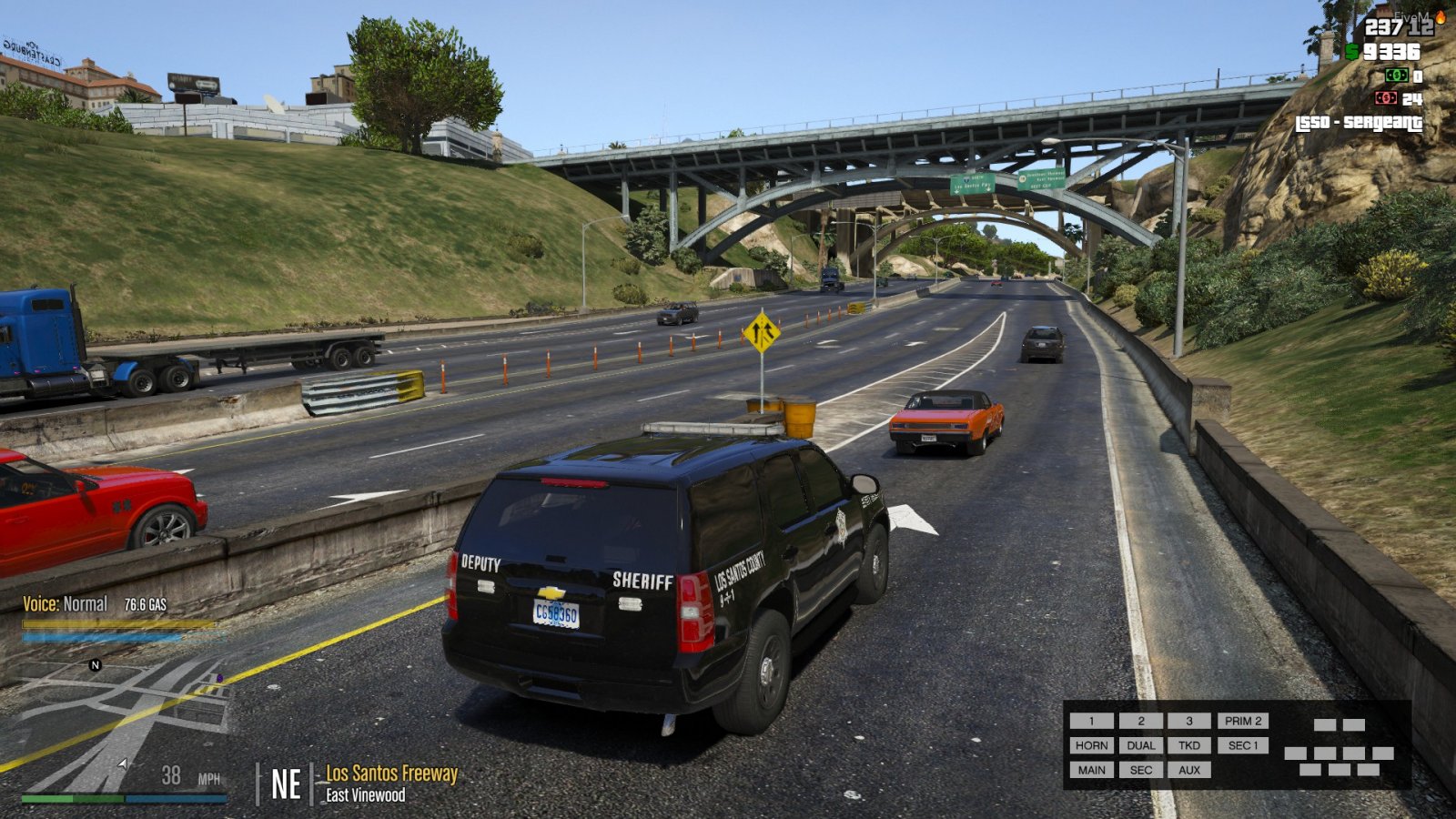This screenshot has height=819, width=1456.
Task: Select siren tone 1
Action: (x=1091, y=721)
